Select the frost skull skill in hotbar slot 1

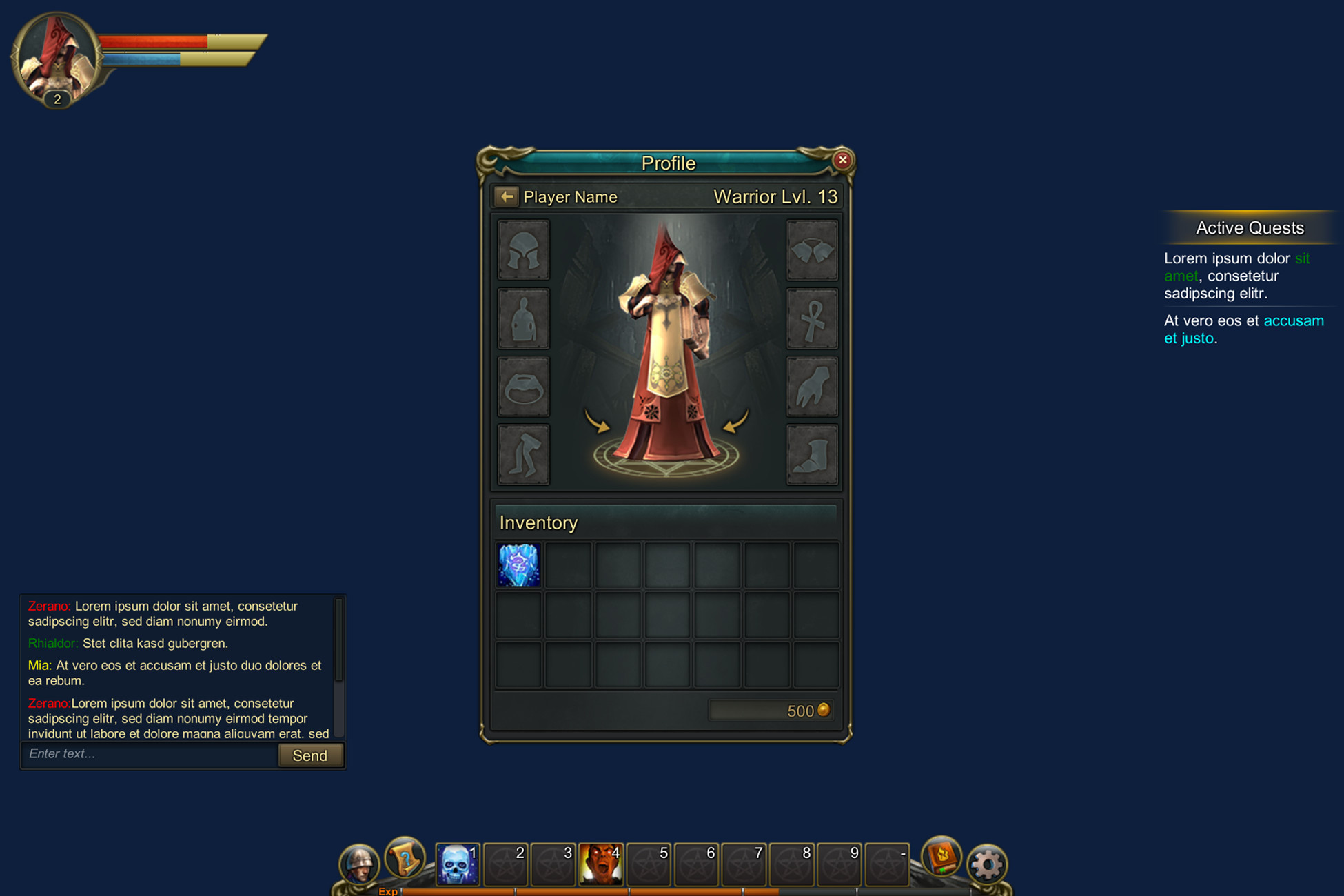point(456,862)
